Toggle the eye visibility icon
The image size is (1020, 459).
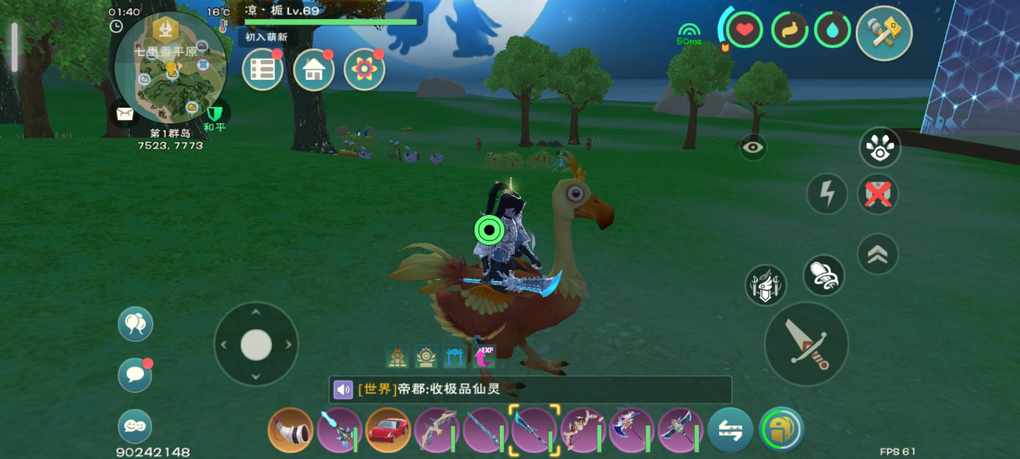(753, 147)
